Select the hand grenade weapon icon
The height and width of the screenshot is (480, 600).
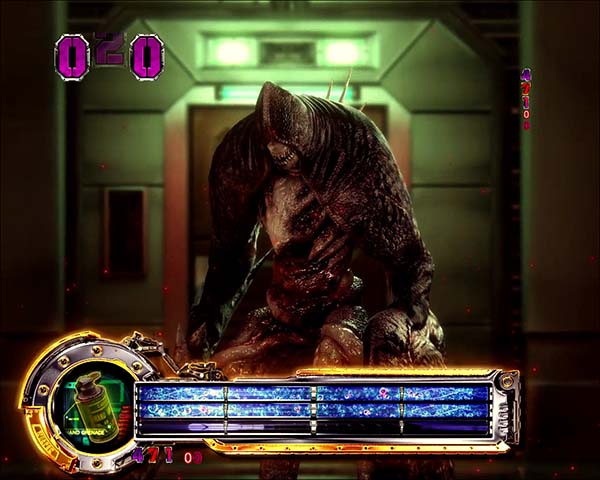coord(88,401)
